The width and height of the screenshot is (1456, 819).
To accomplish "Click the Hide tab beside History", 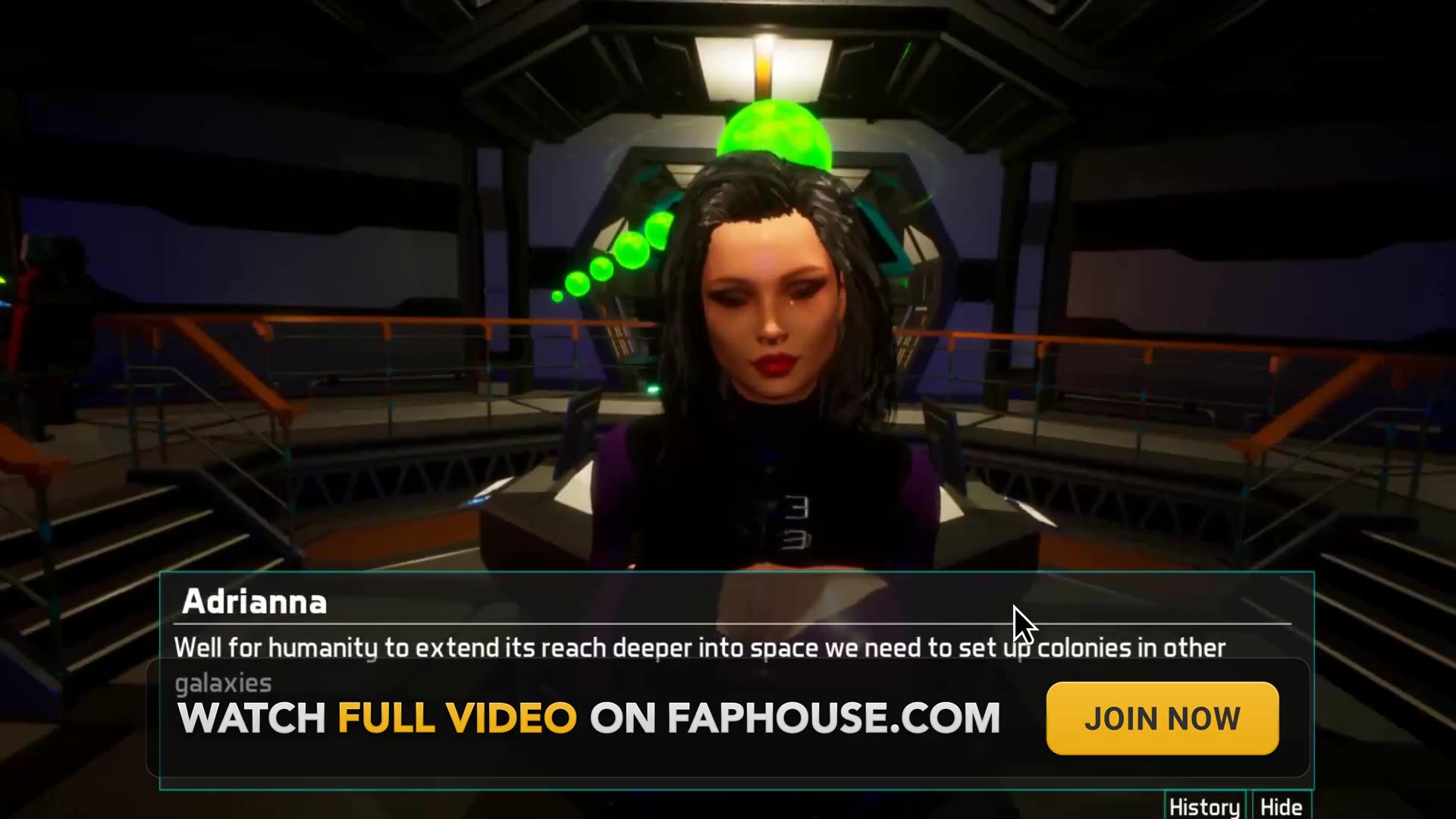I will pyautogui.click(x=1280, y=808).
